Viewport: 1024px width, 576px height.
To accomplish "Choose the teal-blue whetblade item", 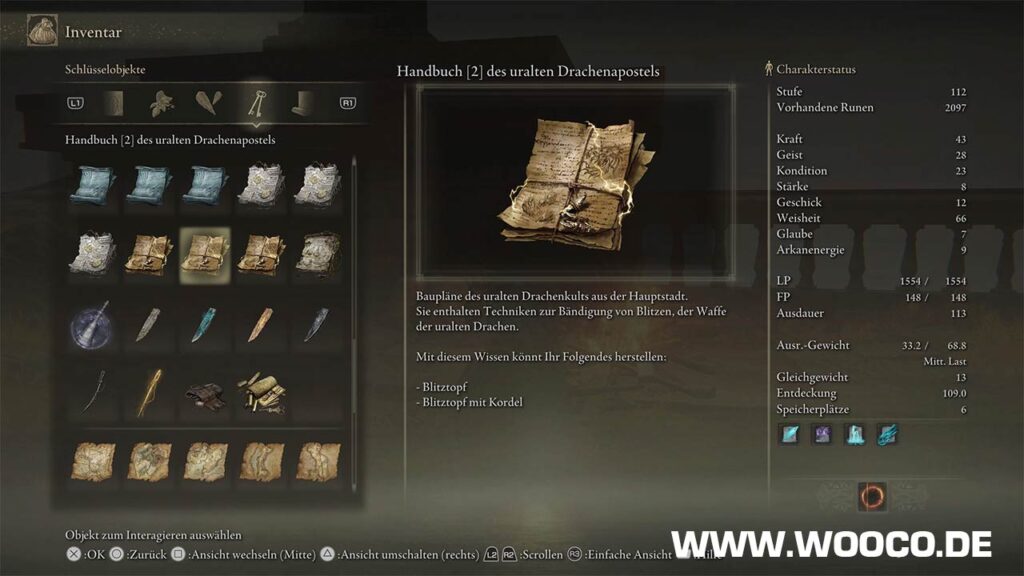I will click(204, 324).
